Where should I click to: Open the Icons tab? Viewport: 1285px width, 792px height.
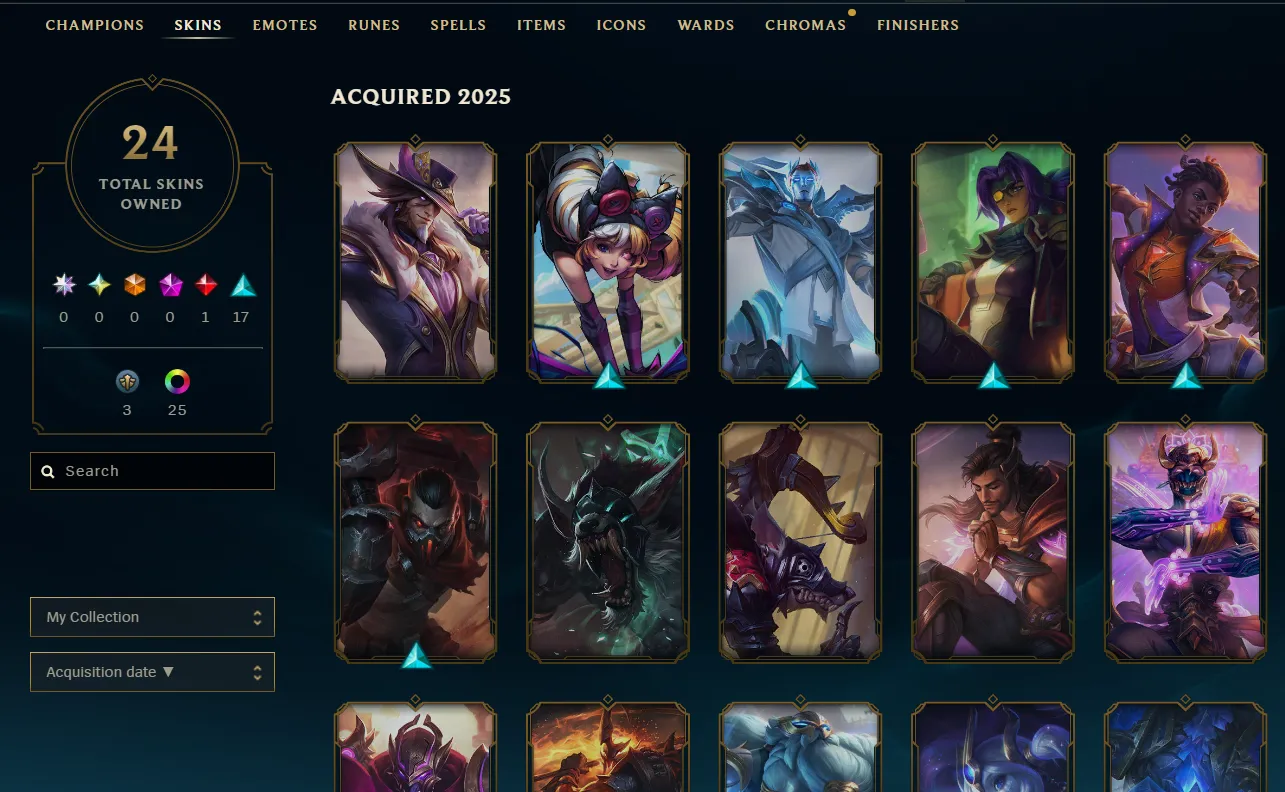621,25
